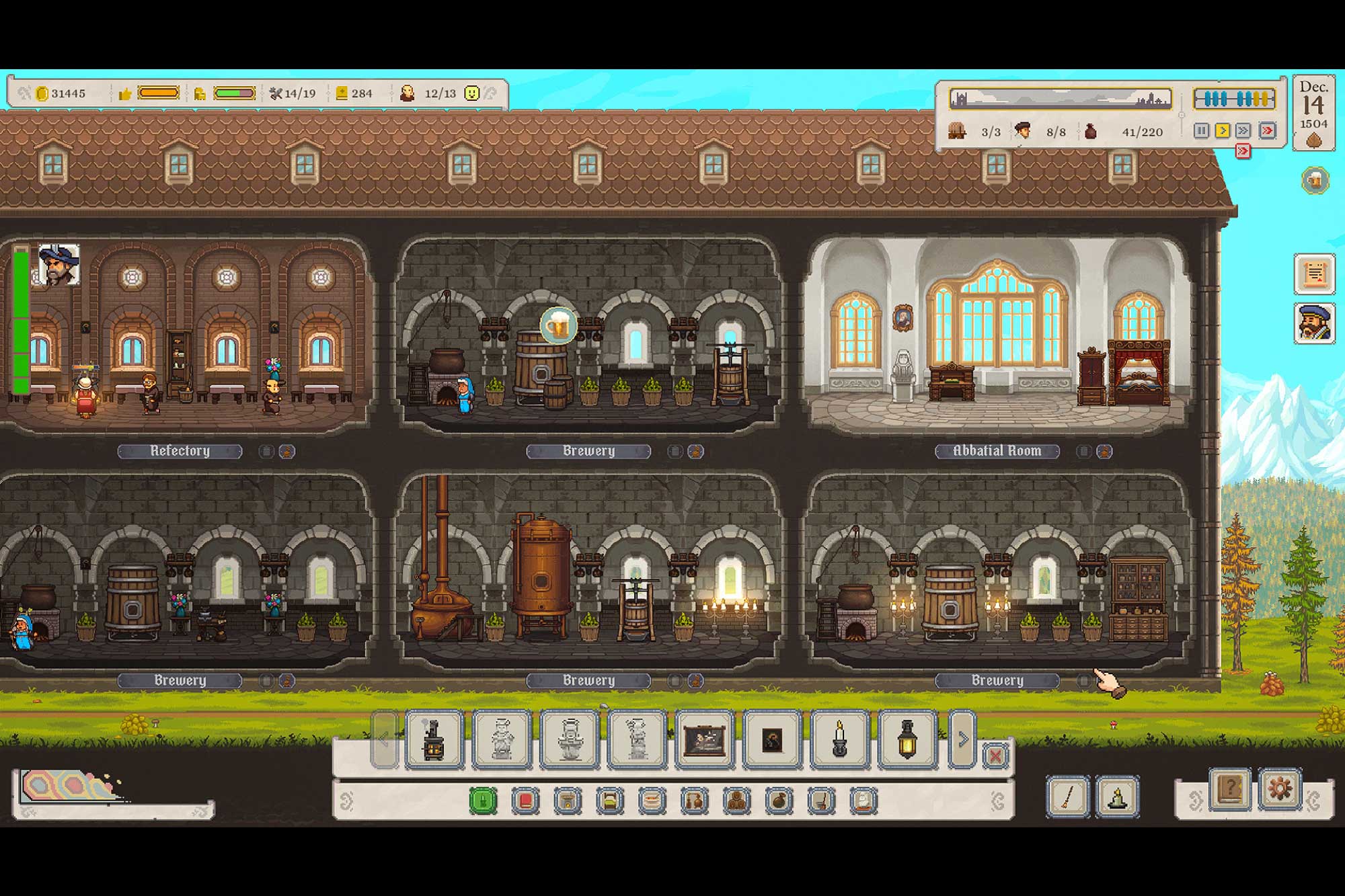Viewport: 1345px width, 896px height.
Task: Set game to normal play speed
Action: (1223, 130)
